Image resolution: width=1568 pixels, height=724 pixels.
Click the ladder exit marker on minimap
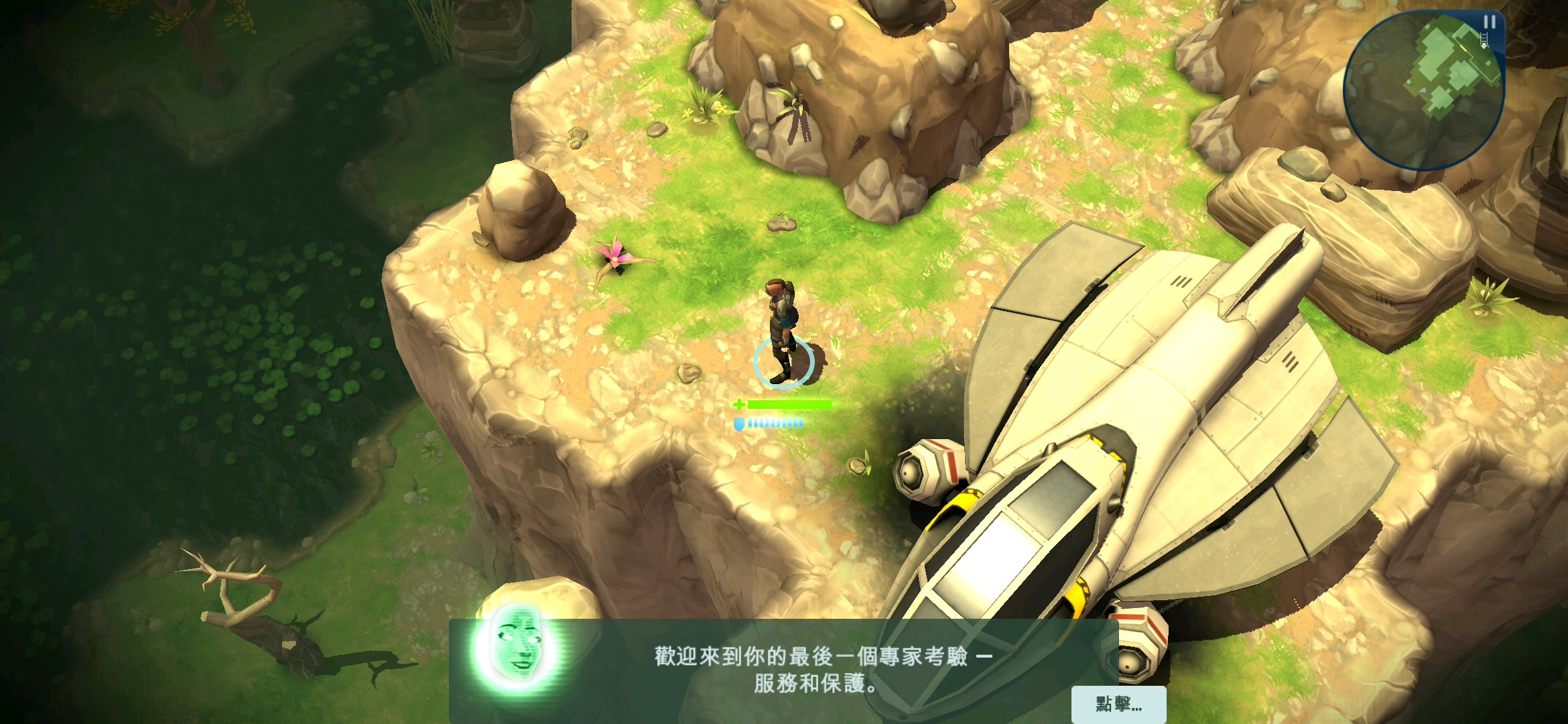coord(1484,40)
